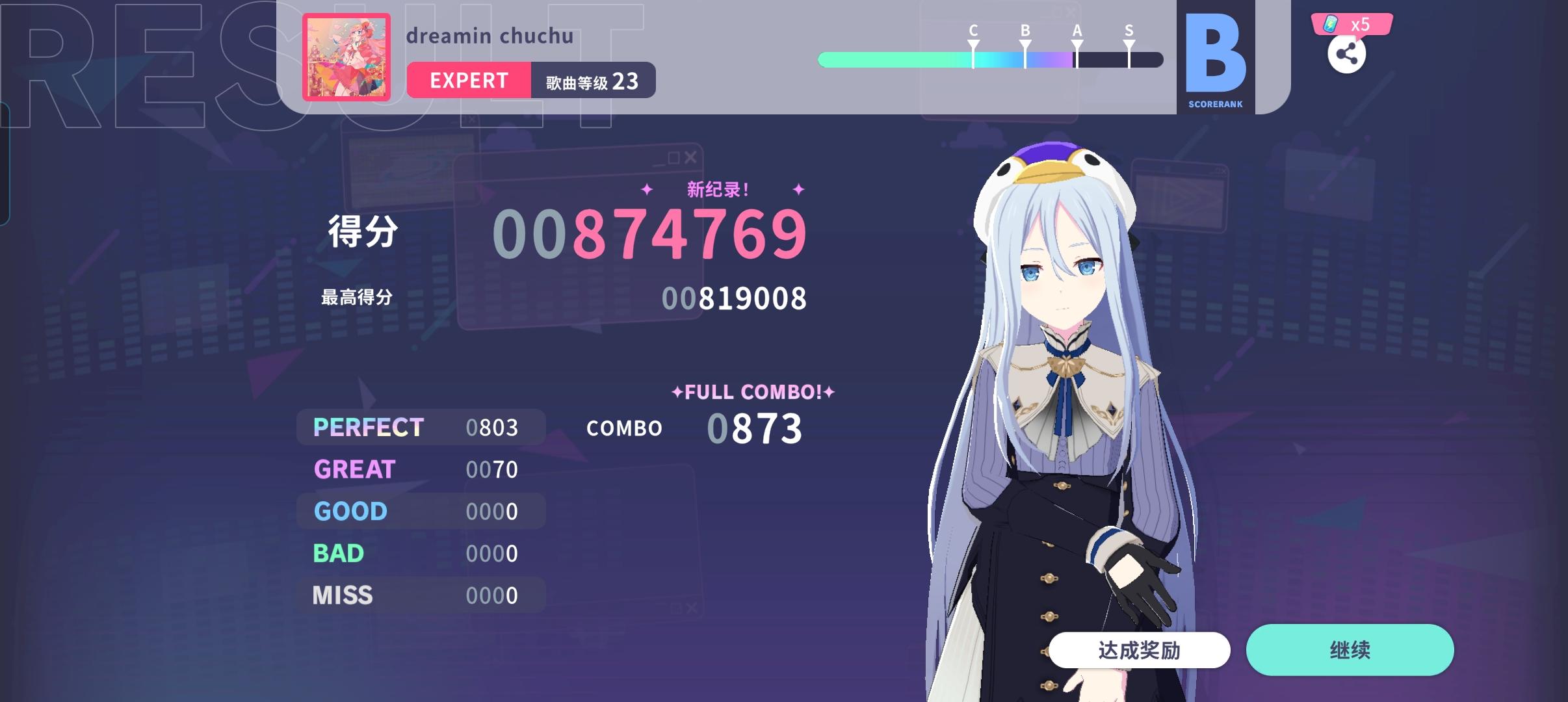This screenshot has width=1568, height=702.
Task: Tap the share icon near the top right
Action: coord(1347,55)
